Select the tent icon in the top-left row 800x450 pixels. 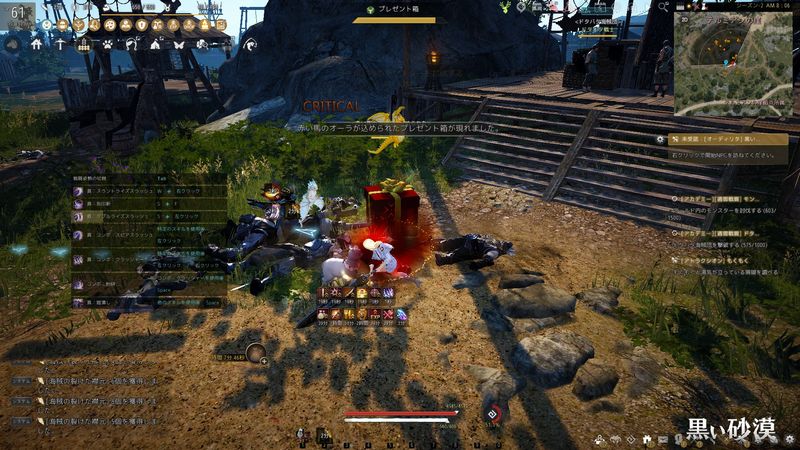pos(156,44)
